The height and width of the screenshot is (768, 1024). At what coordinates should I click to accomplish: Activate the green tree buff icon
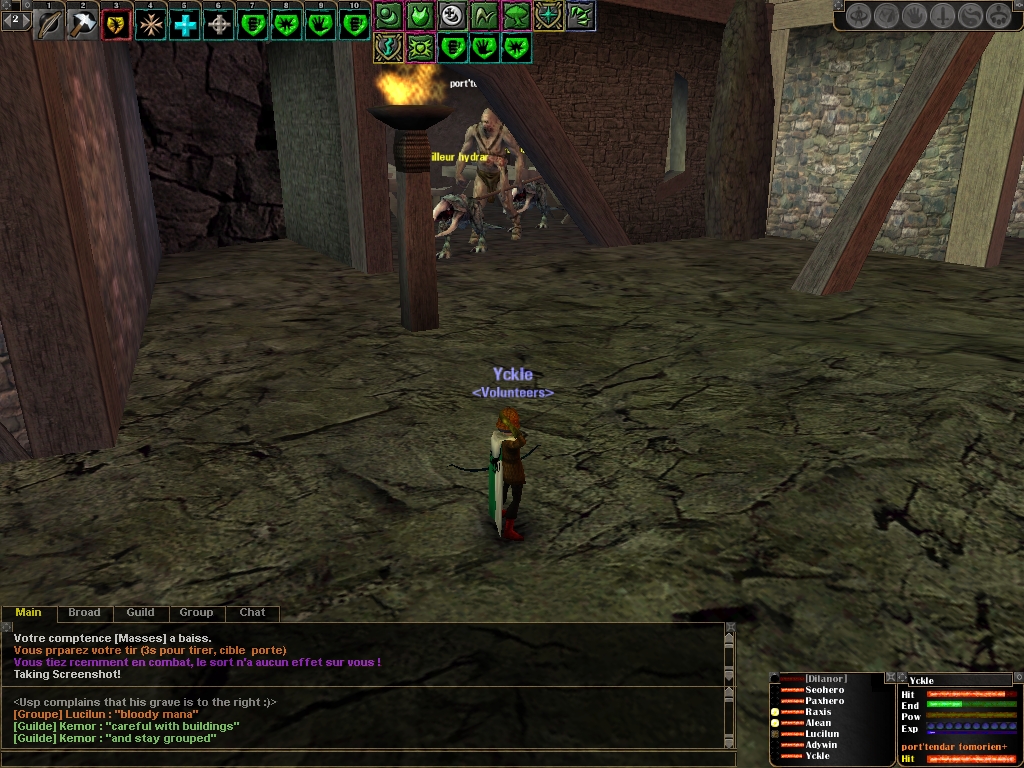516,15
